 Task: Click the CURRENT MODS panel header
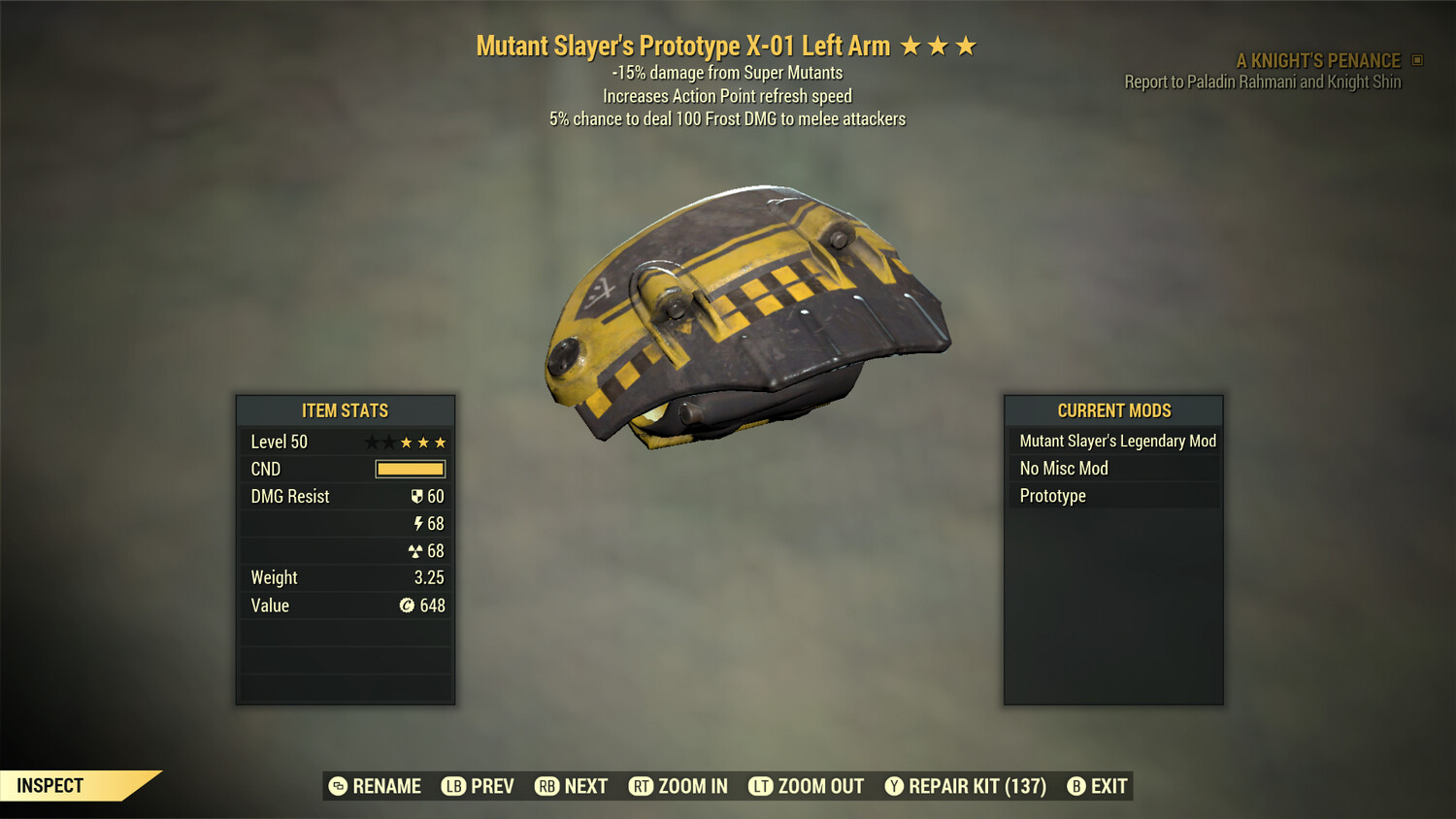tap(1112, 409)
